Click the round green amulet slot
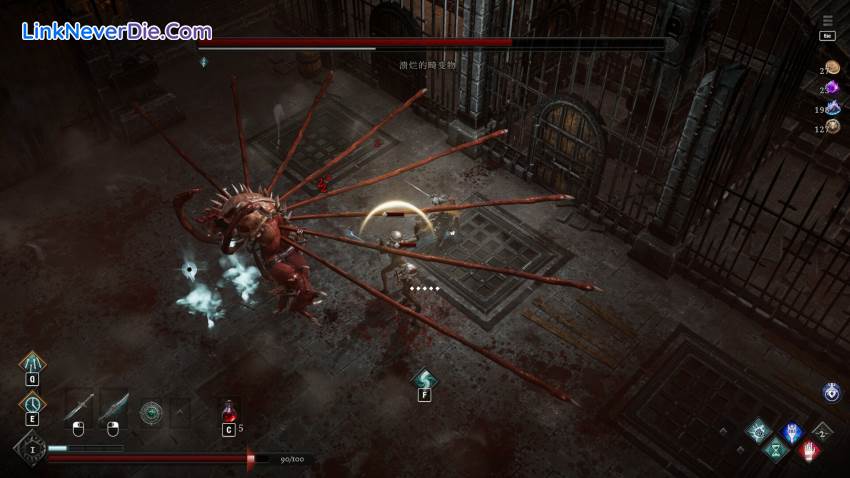Screen dimensions: 850x478 coord(151,410)
